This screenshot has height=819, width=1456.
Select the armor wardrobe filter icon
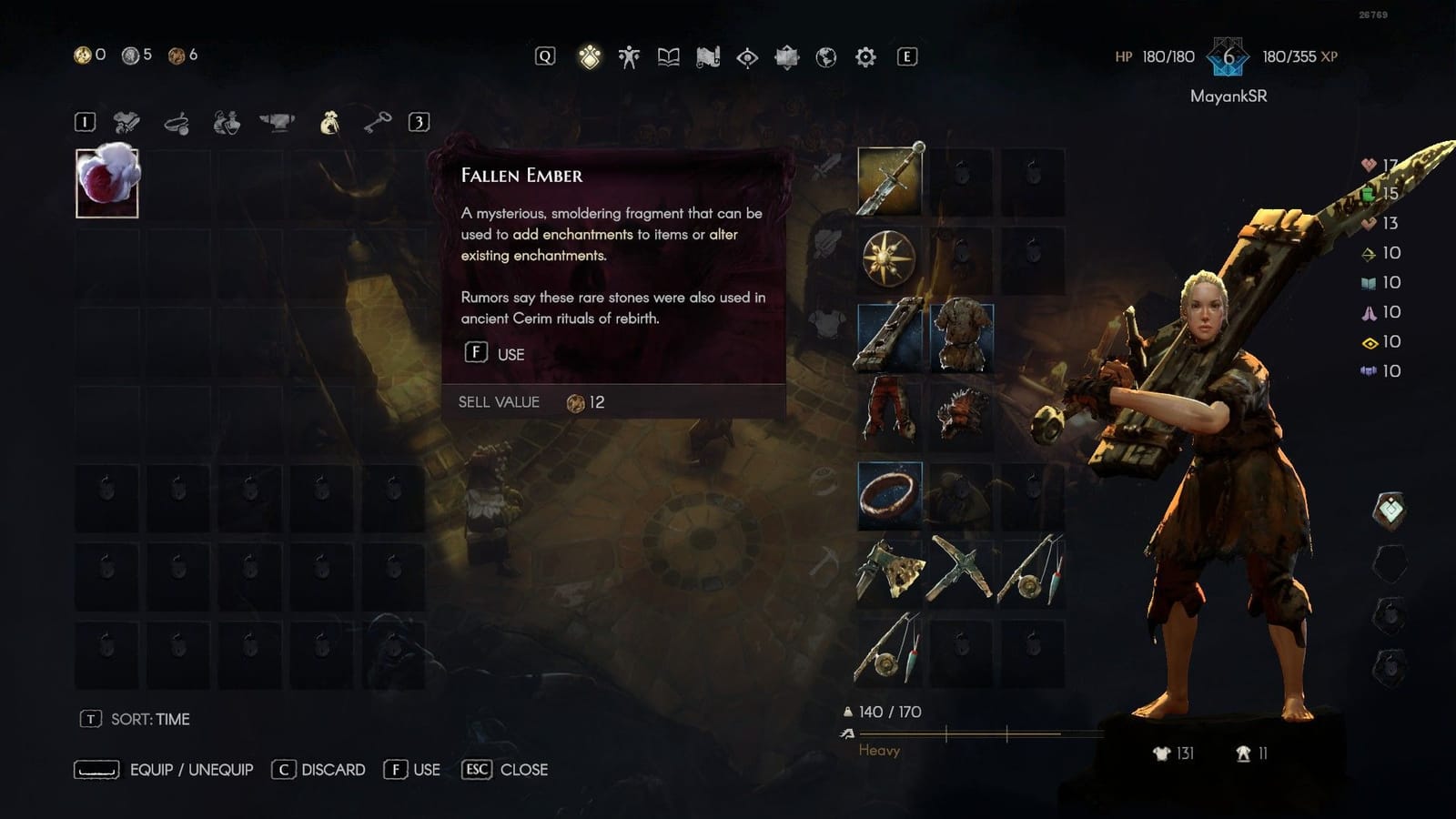(225, 121)
